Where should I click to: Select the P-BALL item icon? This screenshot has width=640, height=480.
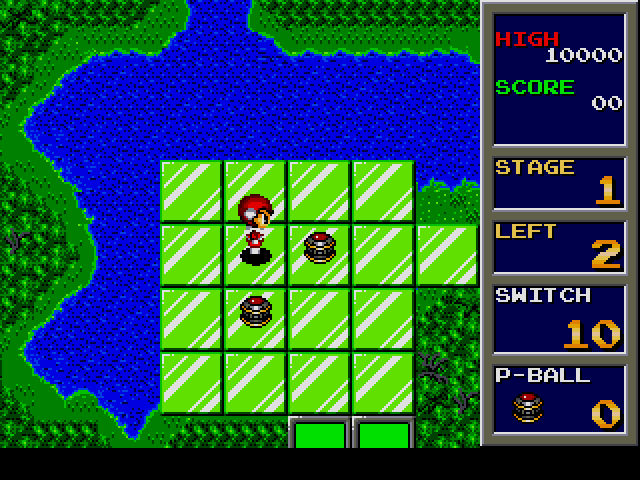527,407
